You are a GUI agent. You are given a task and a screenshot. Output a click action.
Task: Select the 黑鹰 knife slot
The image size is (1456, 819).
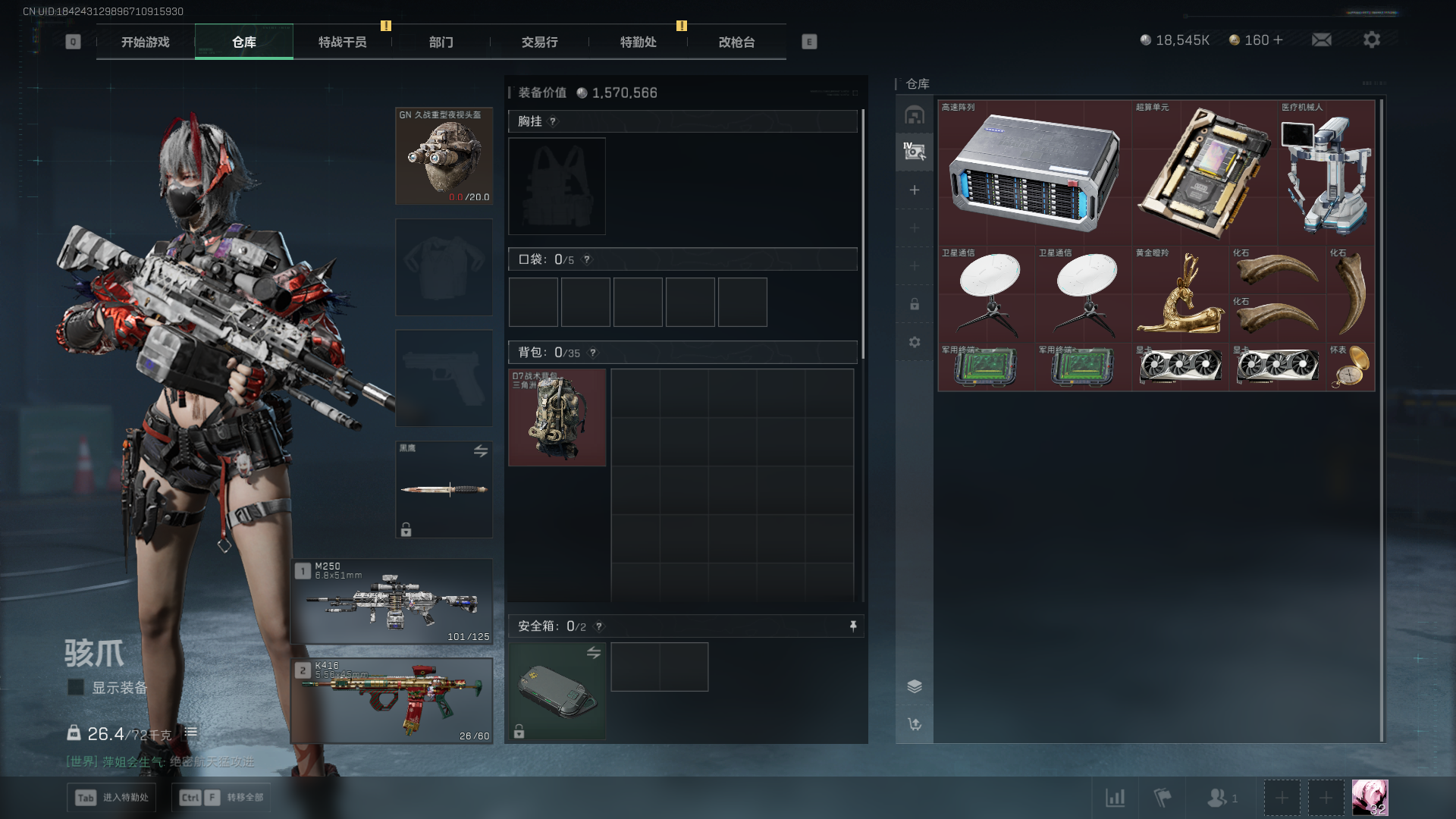tap(444, 490)
